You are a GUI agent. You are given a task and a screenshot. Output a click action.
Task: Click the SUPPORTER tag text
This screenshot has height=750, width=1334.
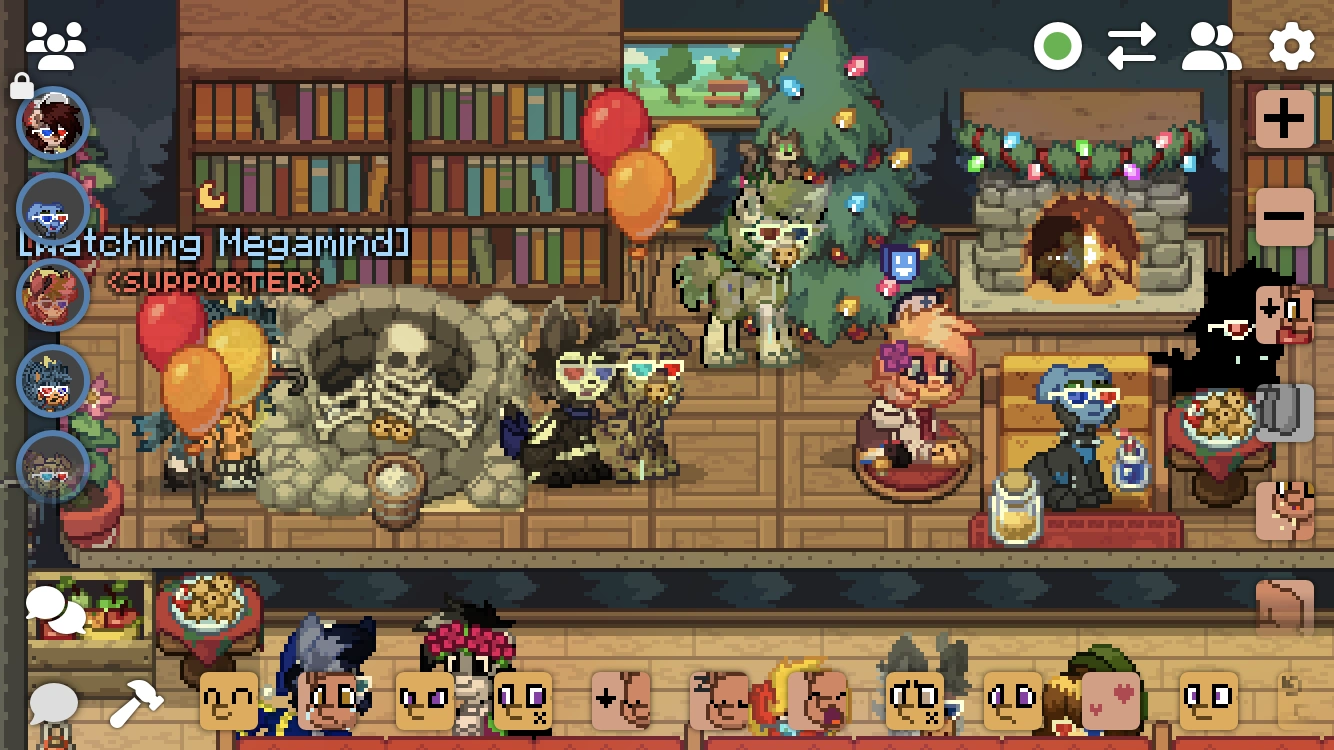[x=214, y=283]
